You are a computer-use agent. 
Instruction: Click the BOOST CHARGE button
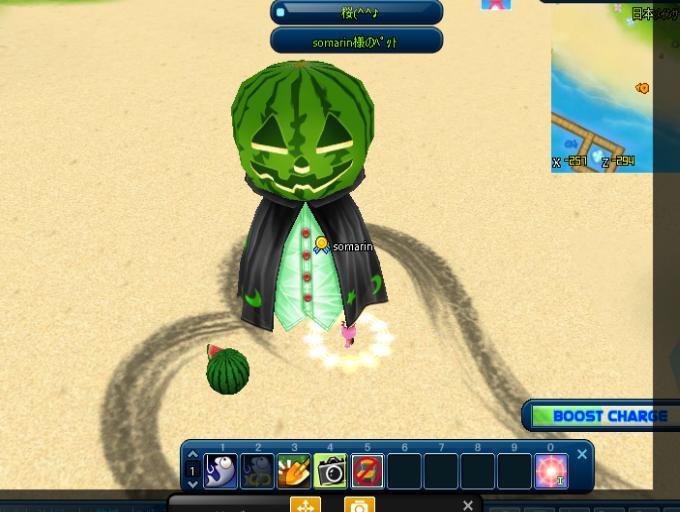pyautogui.click(x=600, y=416)
